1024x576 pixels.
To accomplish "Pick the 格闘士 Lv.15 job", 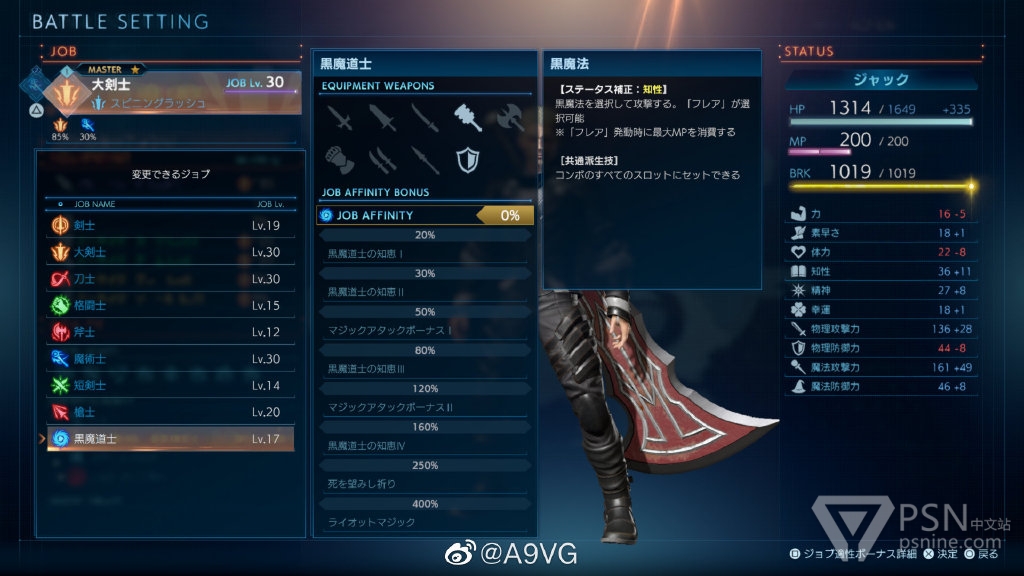I will (x=170, y=306).
